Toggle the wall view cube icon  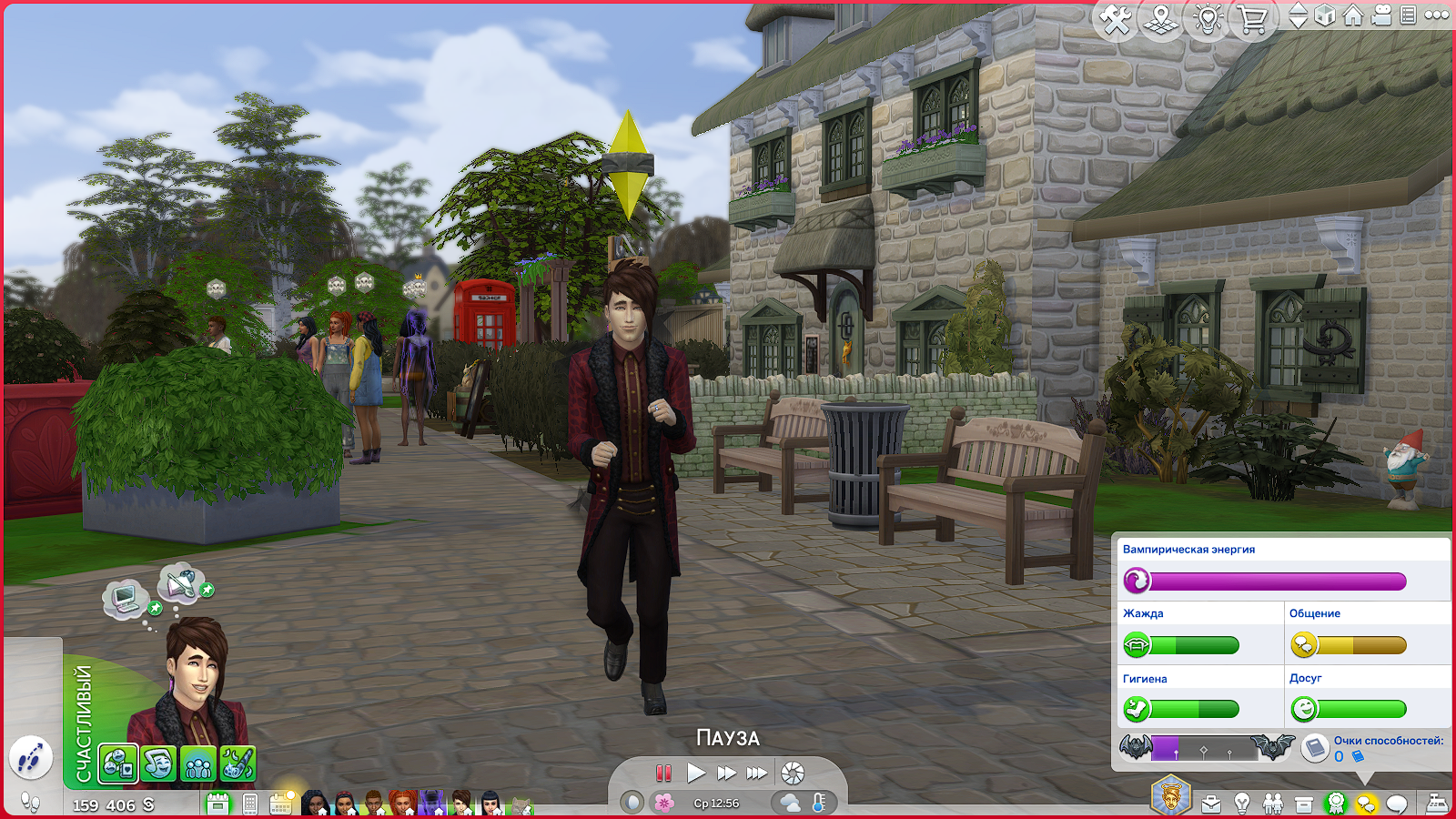(x=1326, y=15)
